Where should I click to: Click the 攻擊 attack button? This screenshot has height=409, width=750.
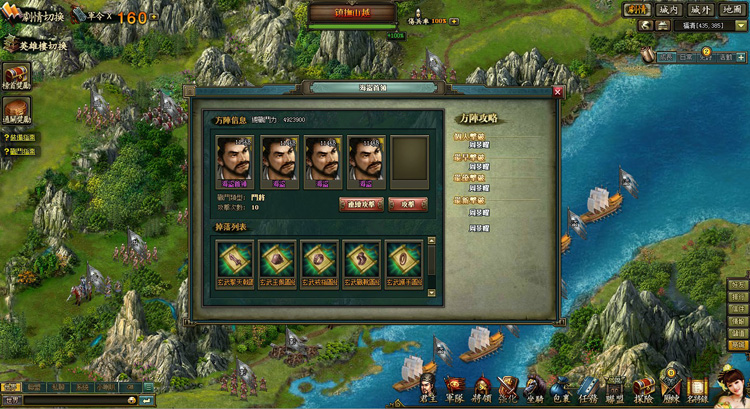[x=407, y=204]
